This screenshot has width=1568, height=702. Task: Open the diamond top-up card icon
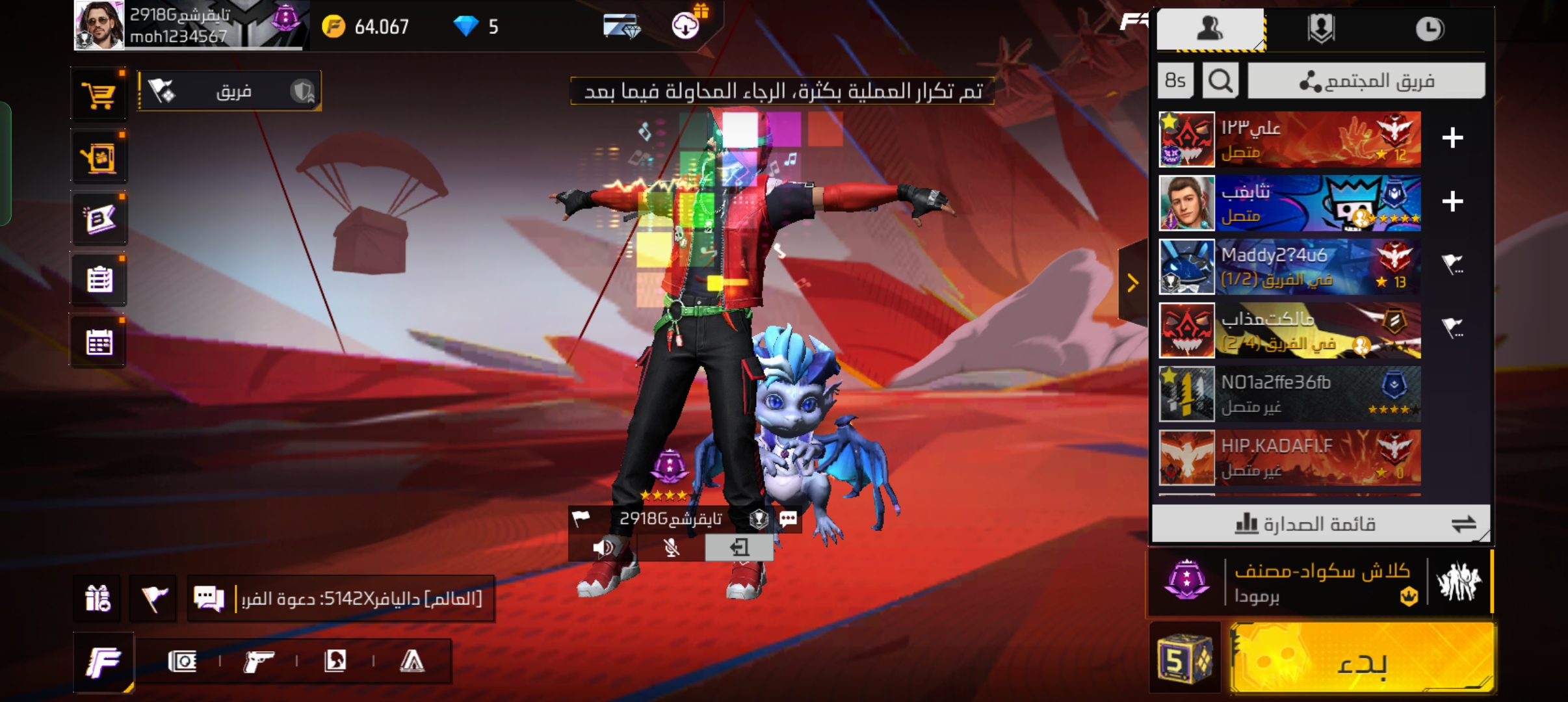click(621, 27)
